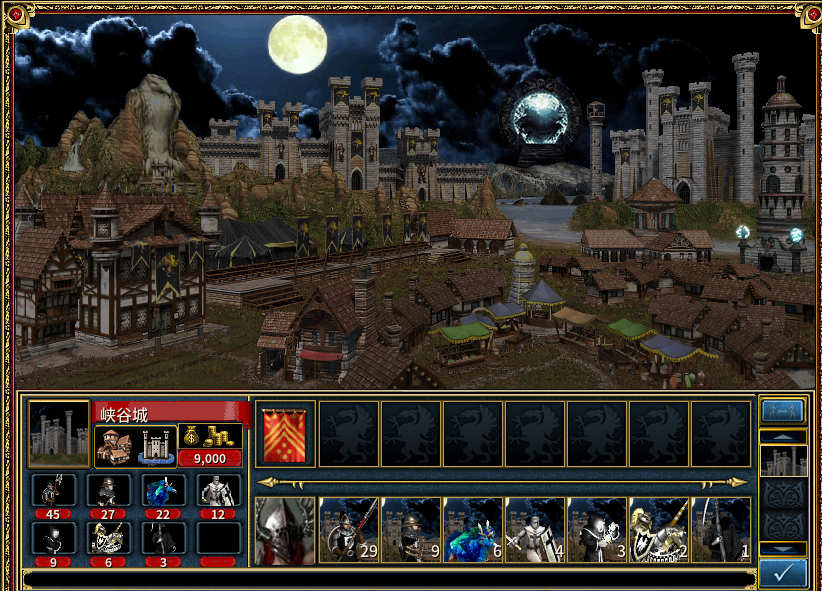Image resolution: width=822 pixels, height=591 pixels.
Task: Choose the hero's stack of 6 blue creatures
Action: tap(472, 531)
